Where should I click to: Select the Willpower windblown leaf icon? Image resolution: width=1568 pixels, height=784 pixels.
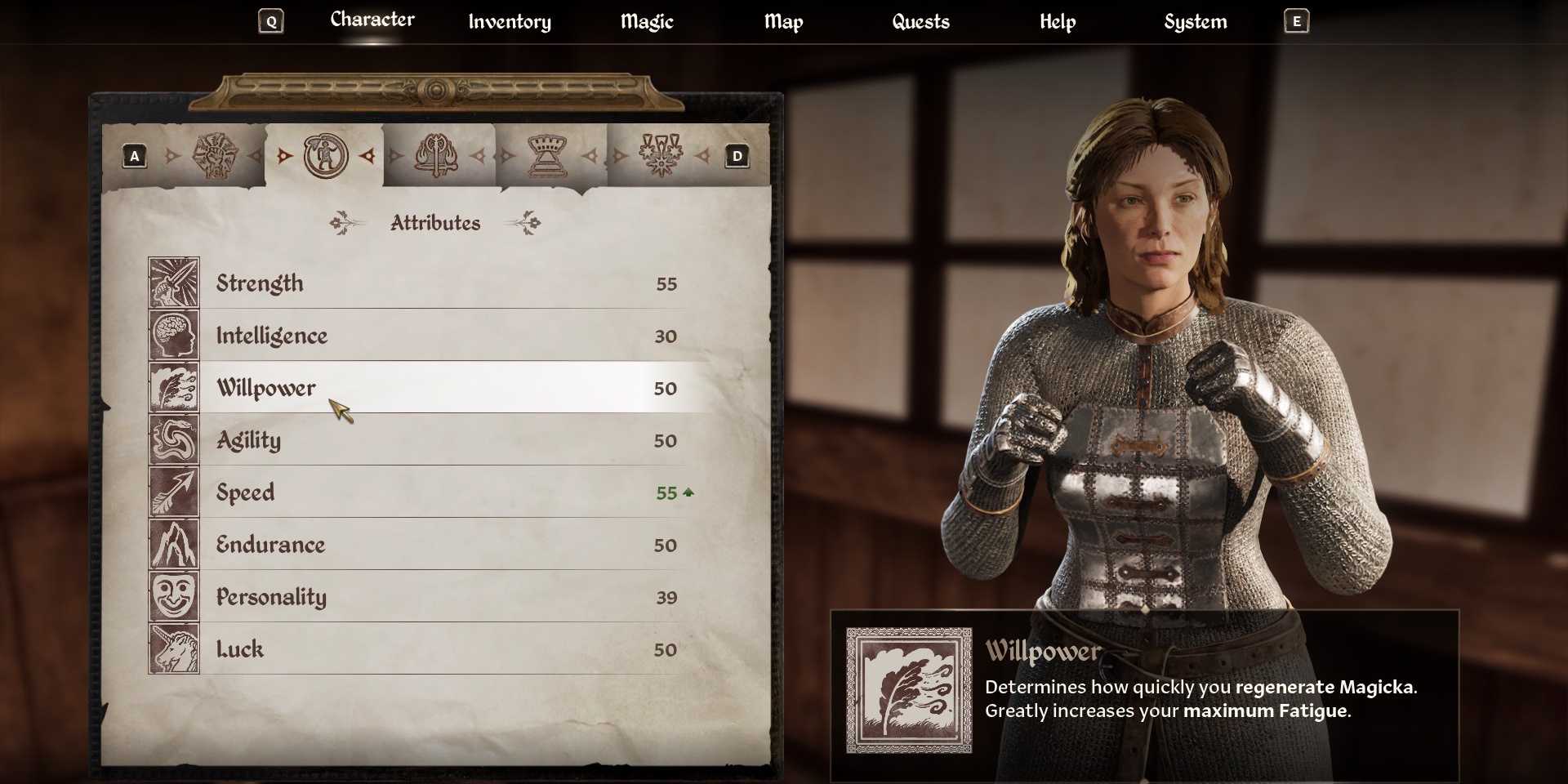pos(174,388)
